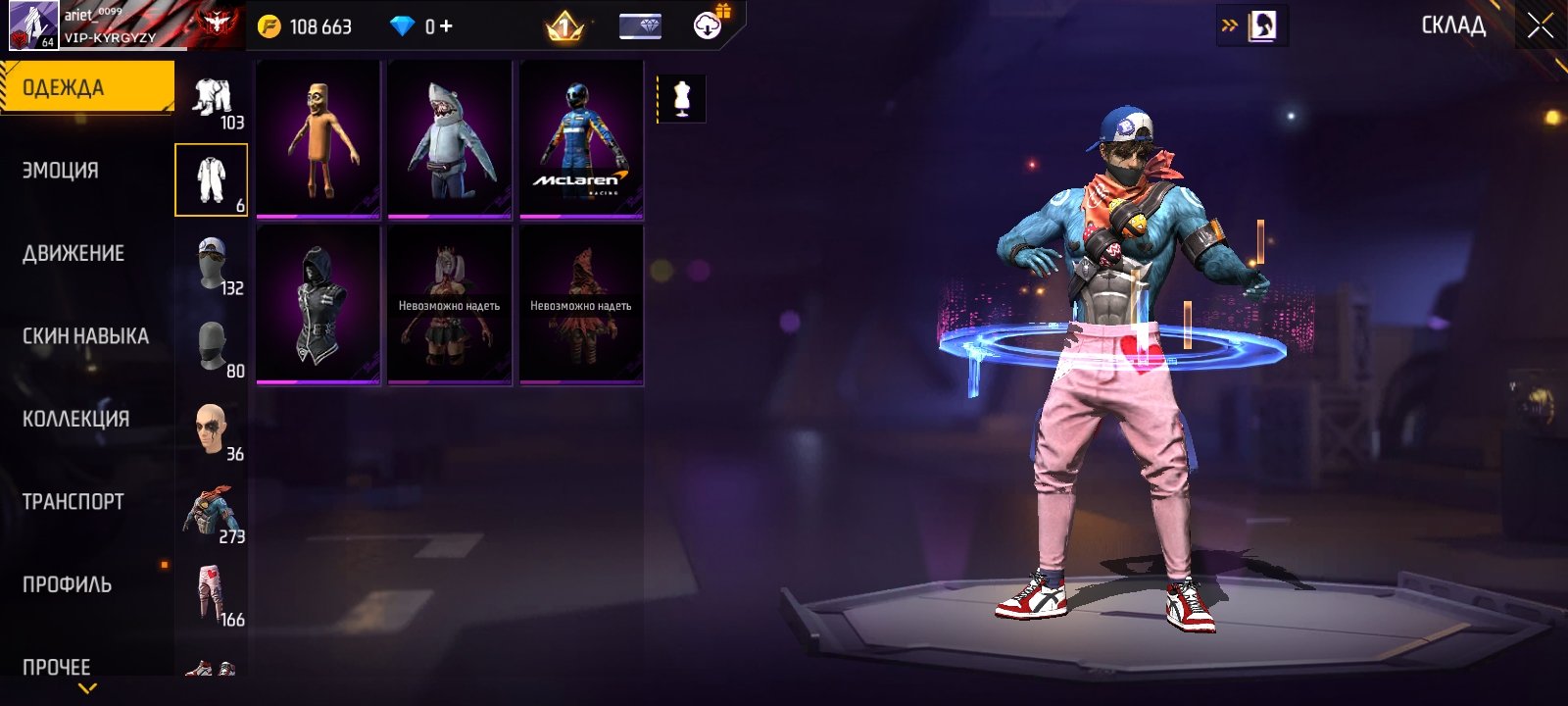Open the СКИН НАВЫКА section
This screenshot has height=706, width=1568.
(x=85, y=336)
